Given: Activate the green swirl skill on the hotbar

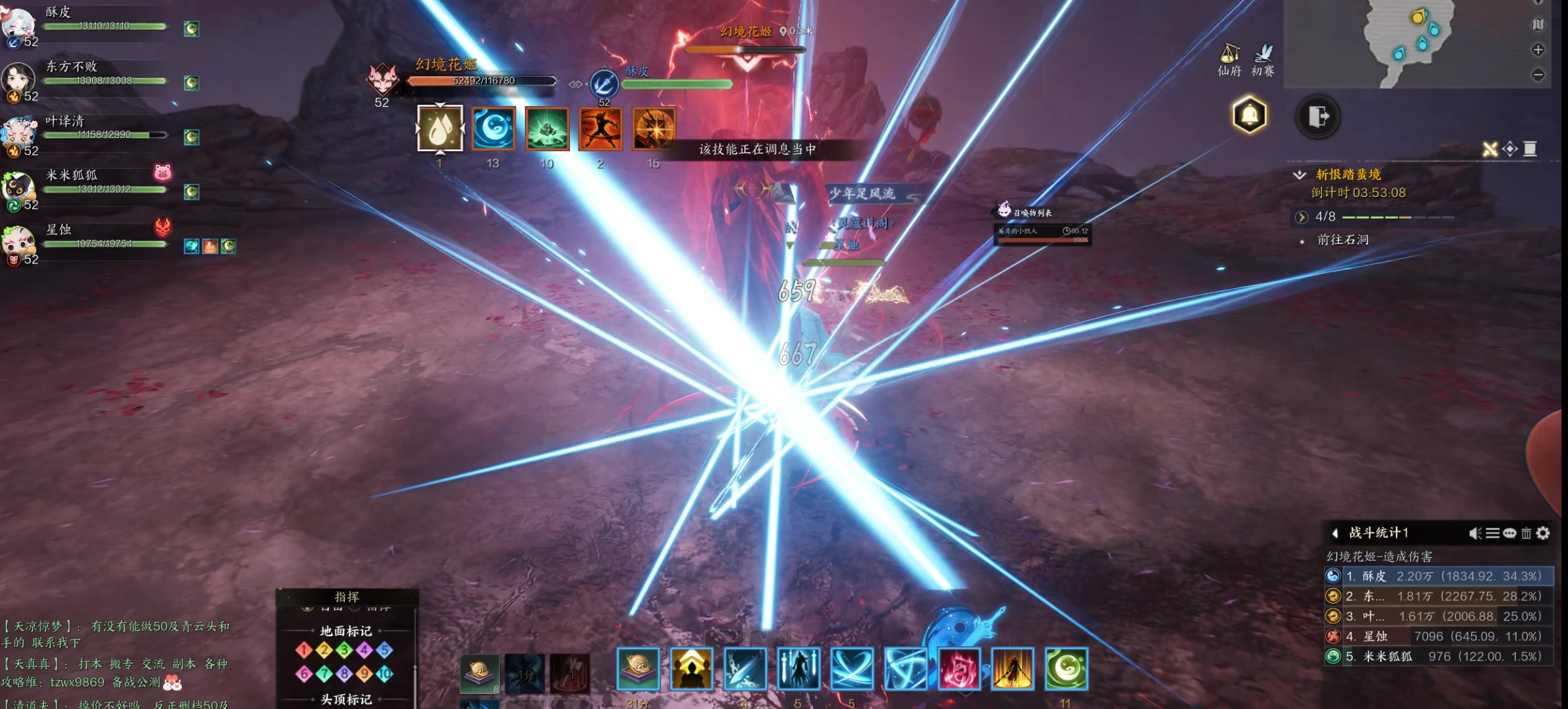Looking at the screenshot, I should click(1066, 669).
